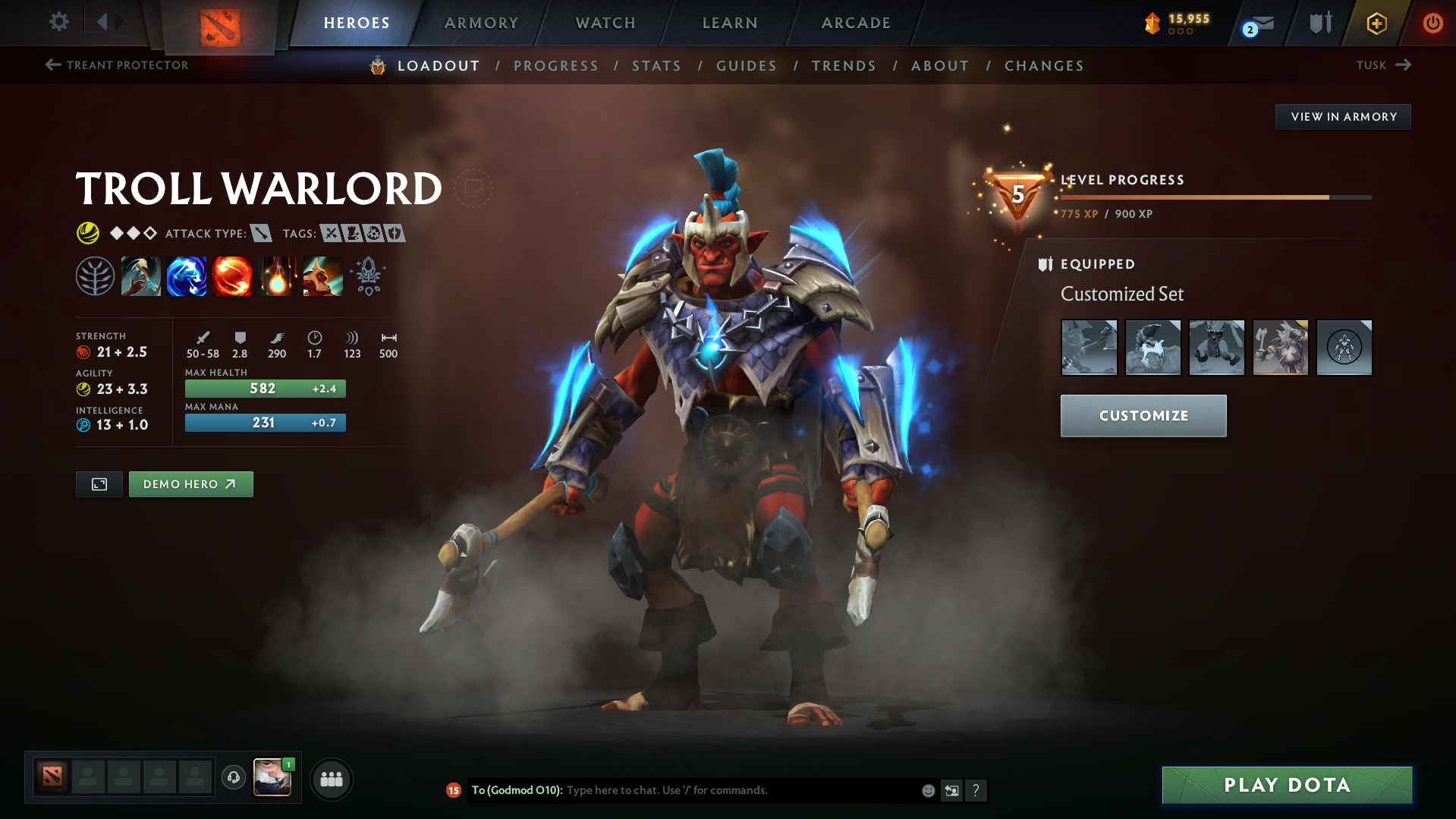Expand the friends list grid icon
Image resolution: width=1456 pixels, height=819 pixels.
click(x=331, y=778)
